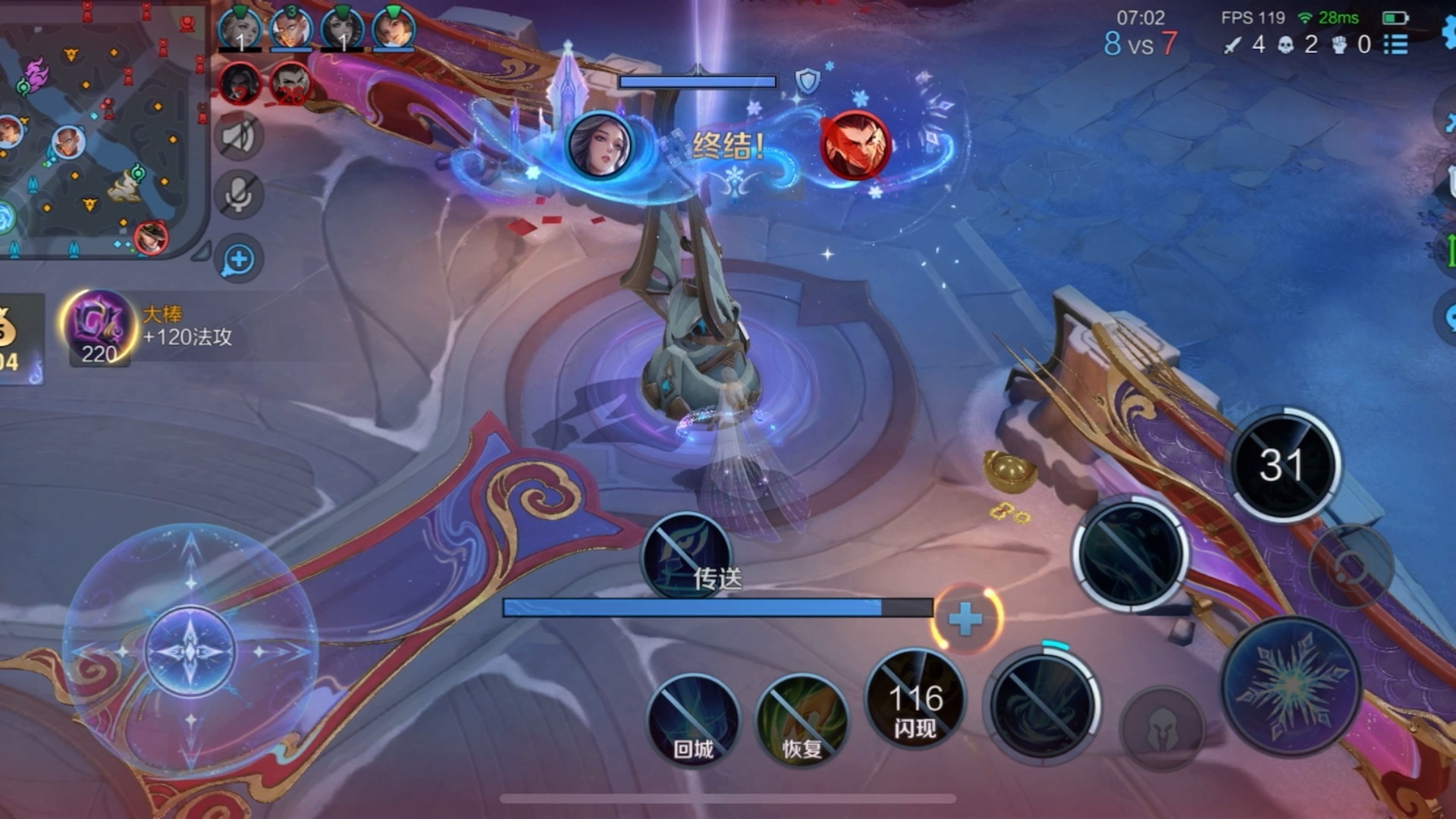Activate the 恢复 heal spell
This screenshot has width=1456, height=819.
(802, 719)
